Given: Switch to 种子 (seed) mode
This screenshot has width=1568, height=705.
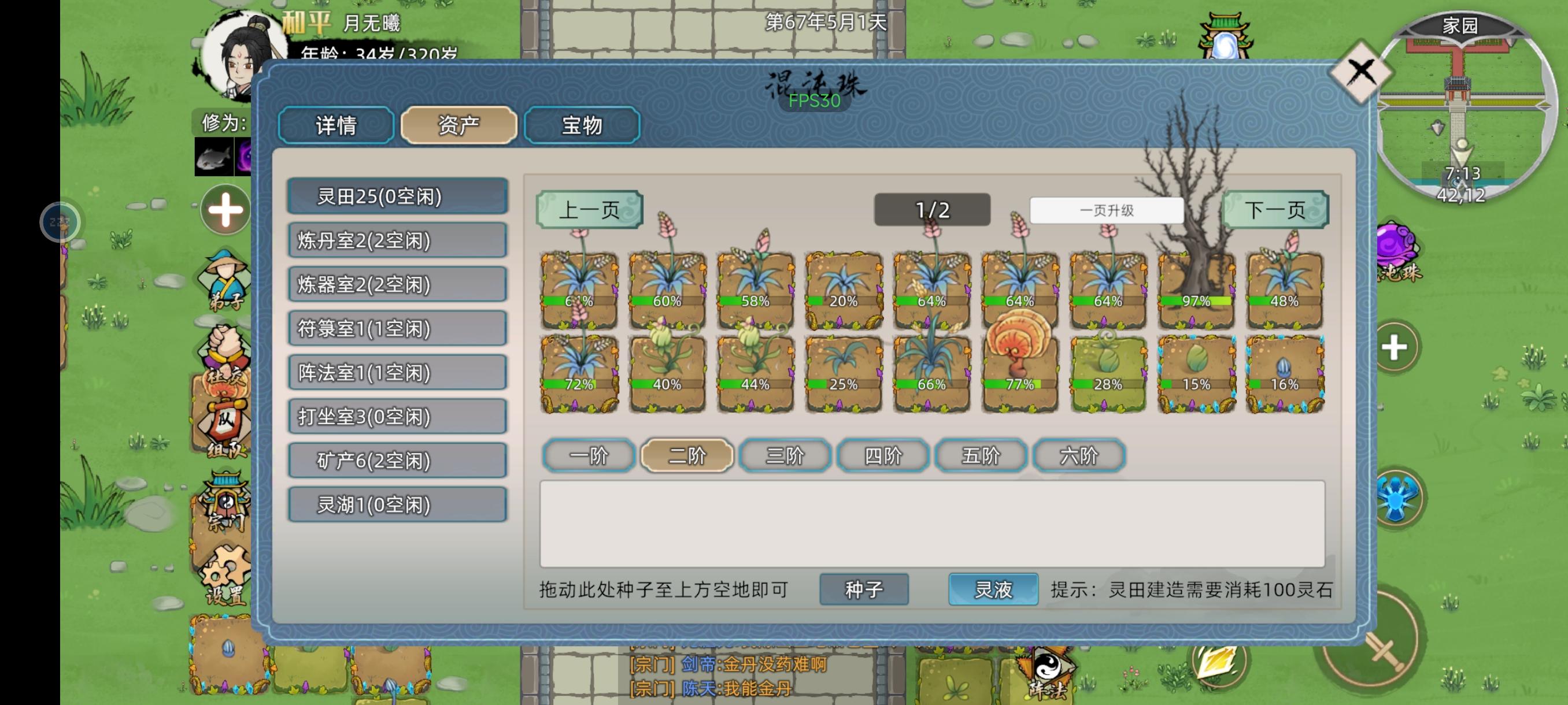Looking at the screenshot, I should pyautogui.click(x=864, y=589).
